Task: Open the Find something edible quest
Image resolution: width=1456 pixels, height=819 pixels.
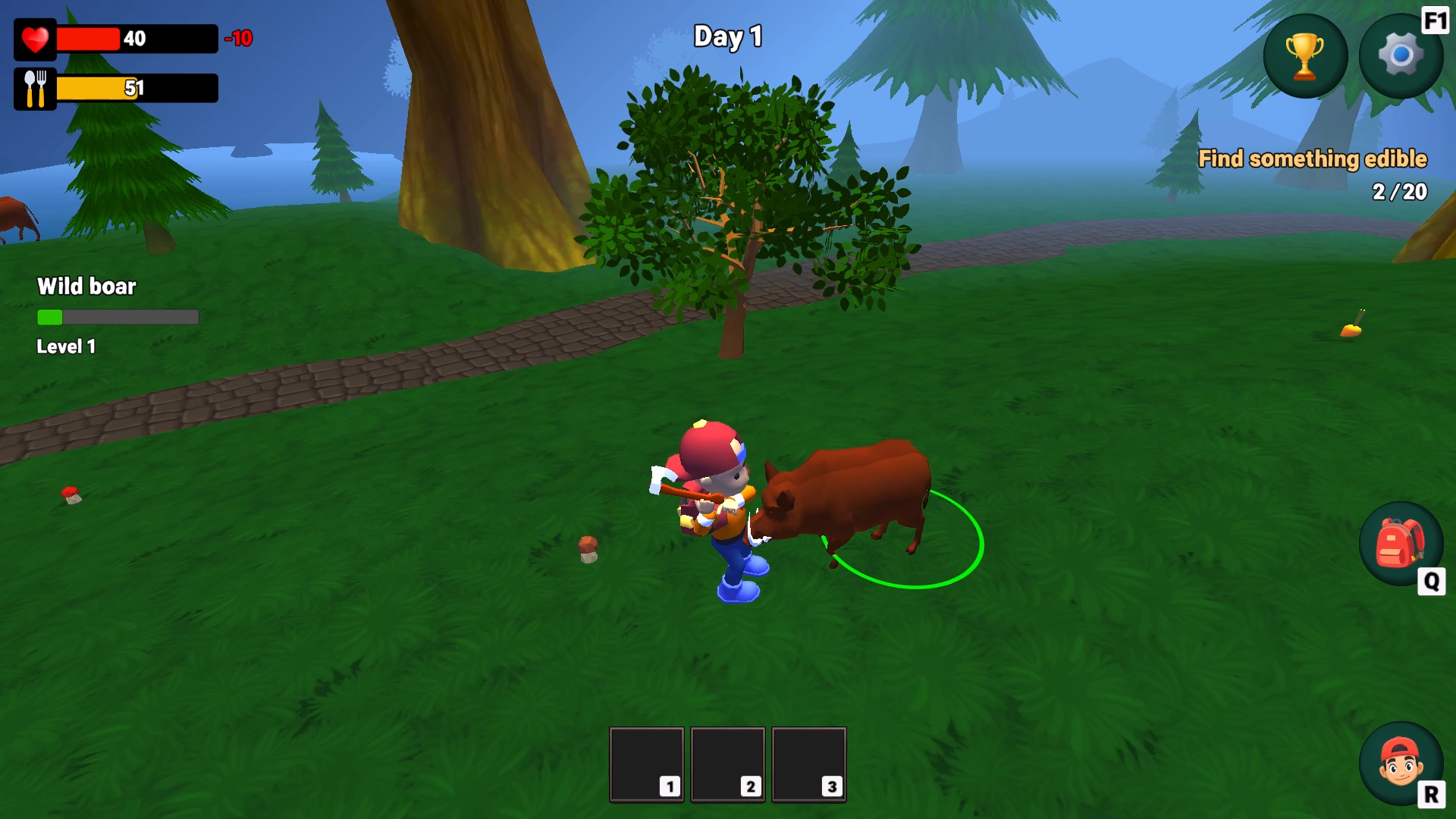Action: (1312, 158)
